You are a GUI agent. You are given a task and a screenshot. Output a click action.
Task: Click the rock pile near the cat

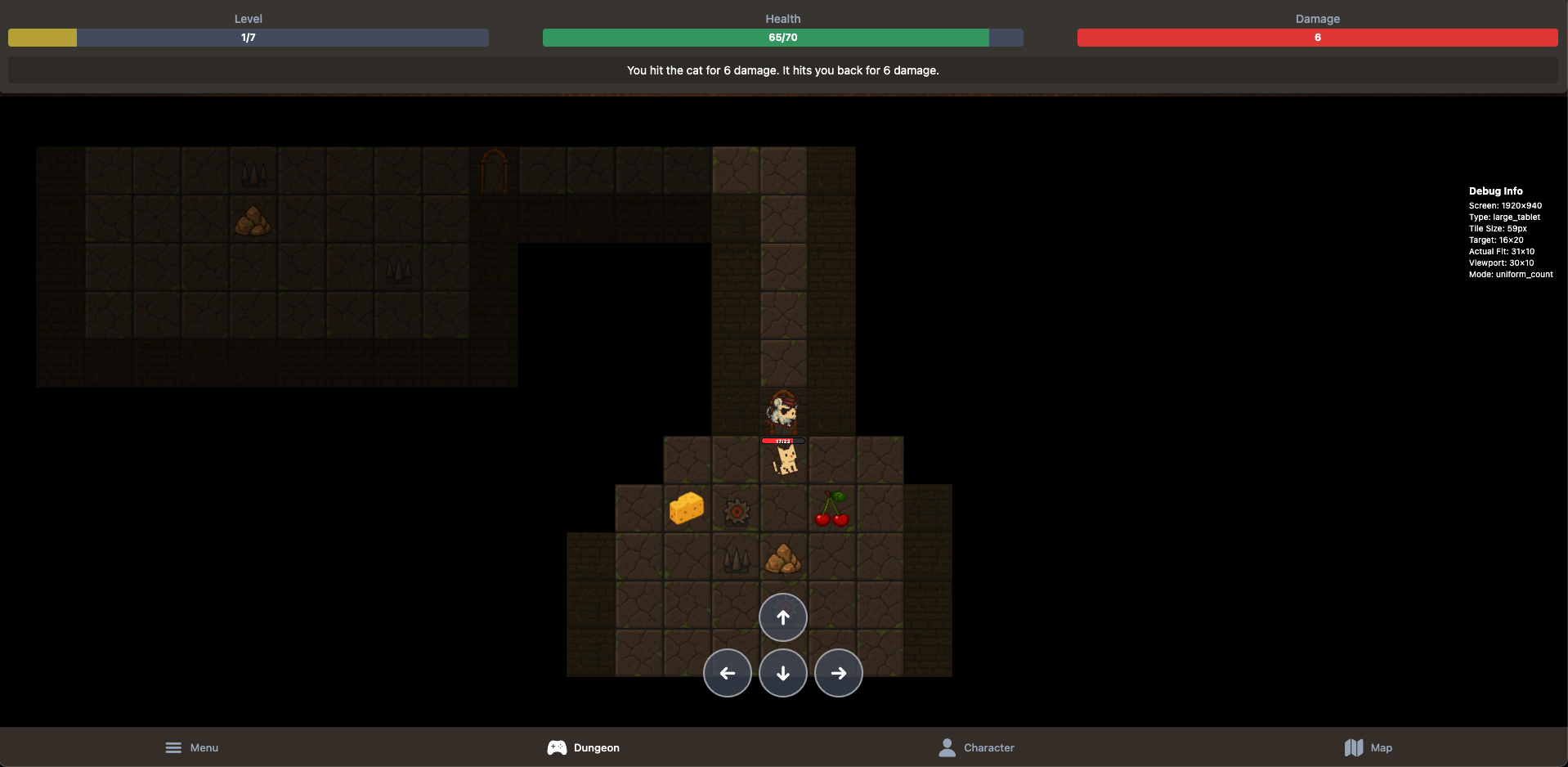pyautogui.click(x=782, y=558)
